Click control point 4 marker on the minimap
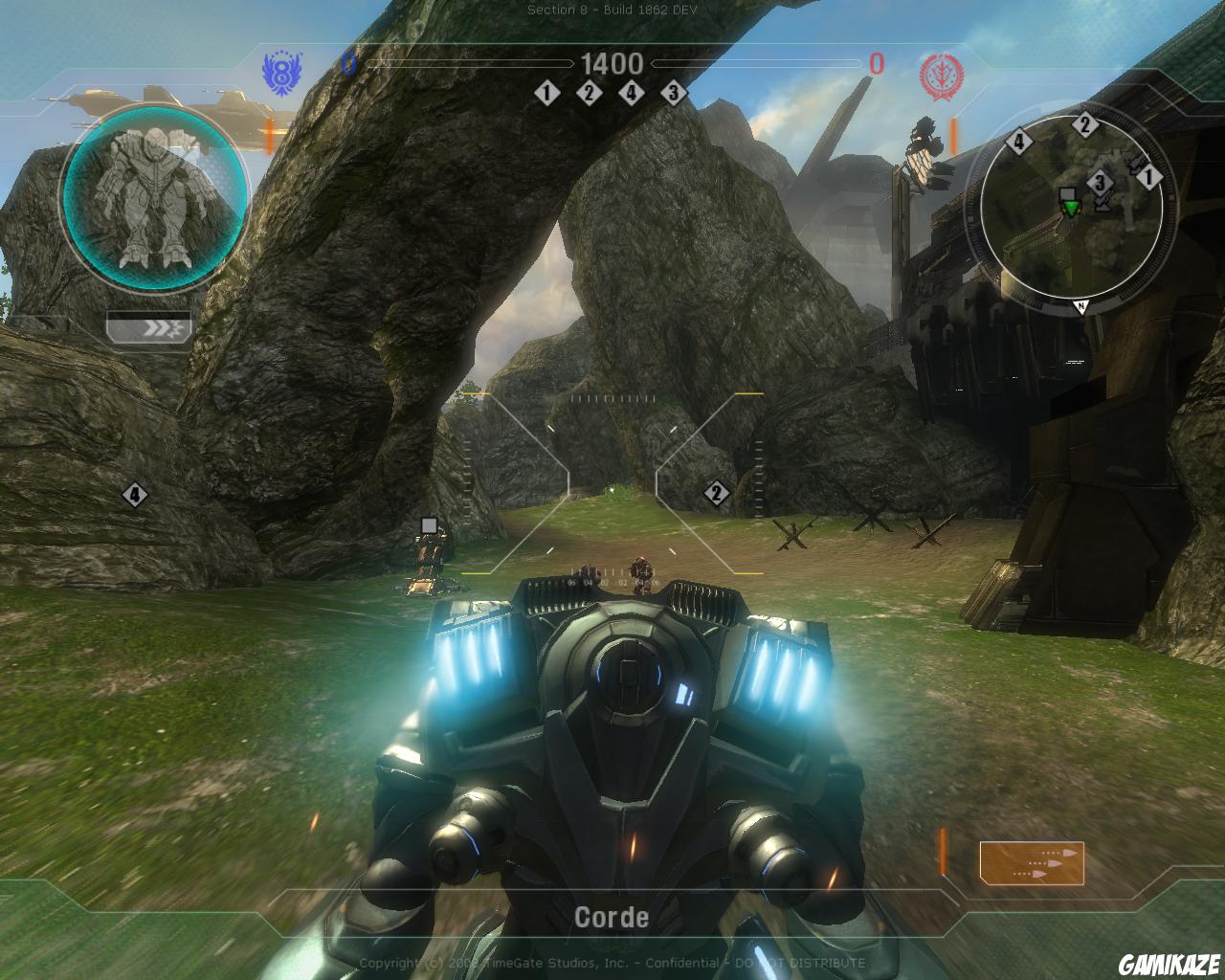 [x=1019, y=141]
